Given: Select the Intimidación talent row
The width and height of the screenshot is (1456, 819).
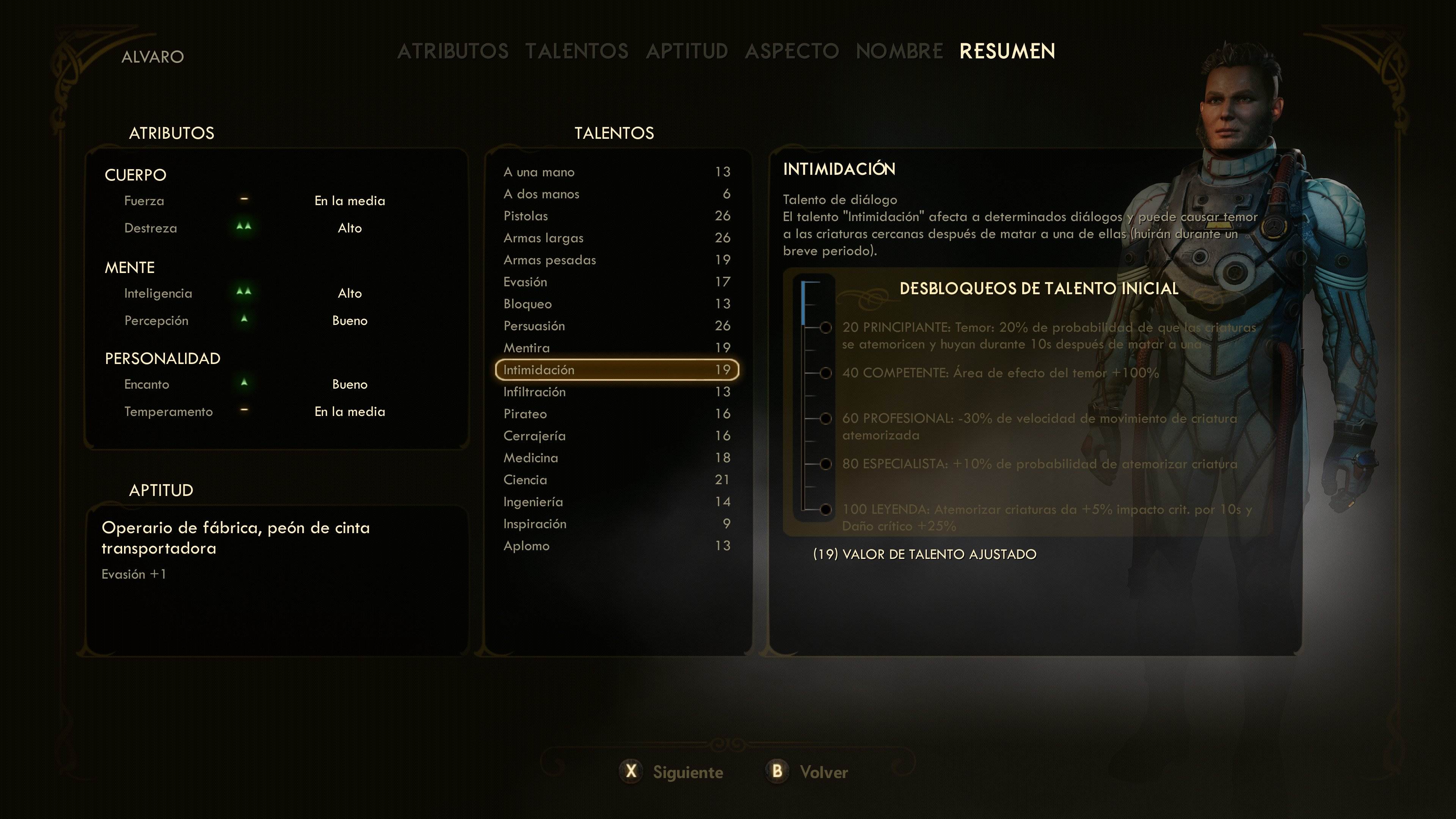Looking at the screenshot, I should 616,370.
